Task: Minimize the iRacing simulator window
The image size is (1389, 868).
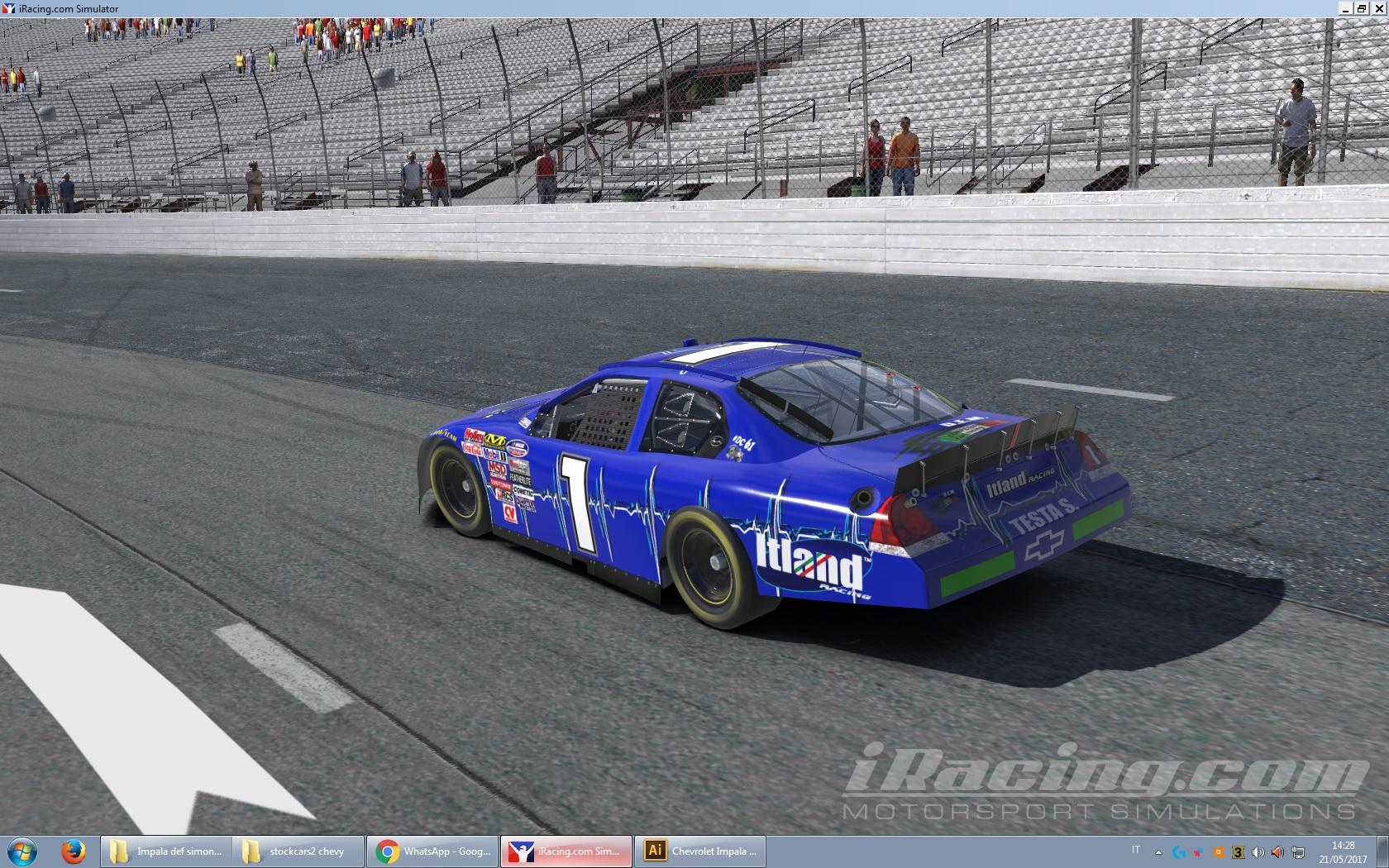Action: click(1347, 8)
